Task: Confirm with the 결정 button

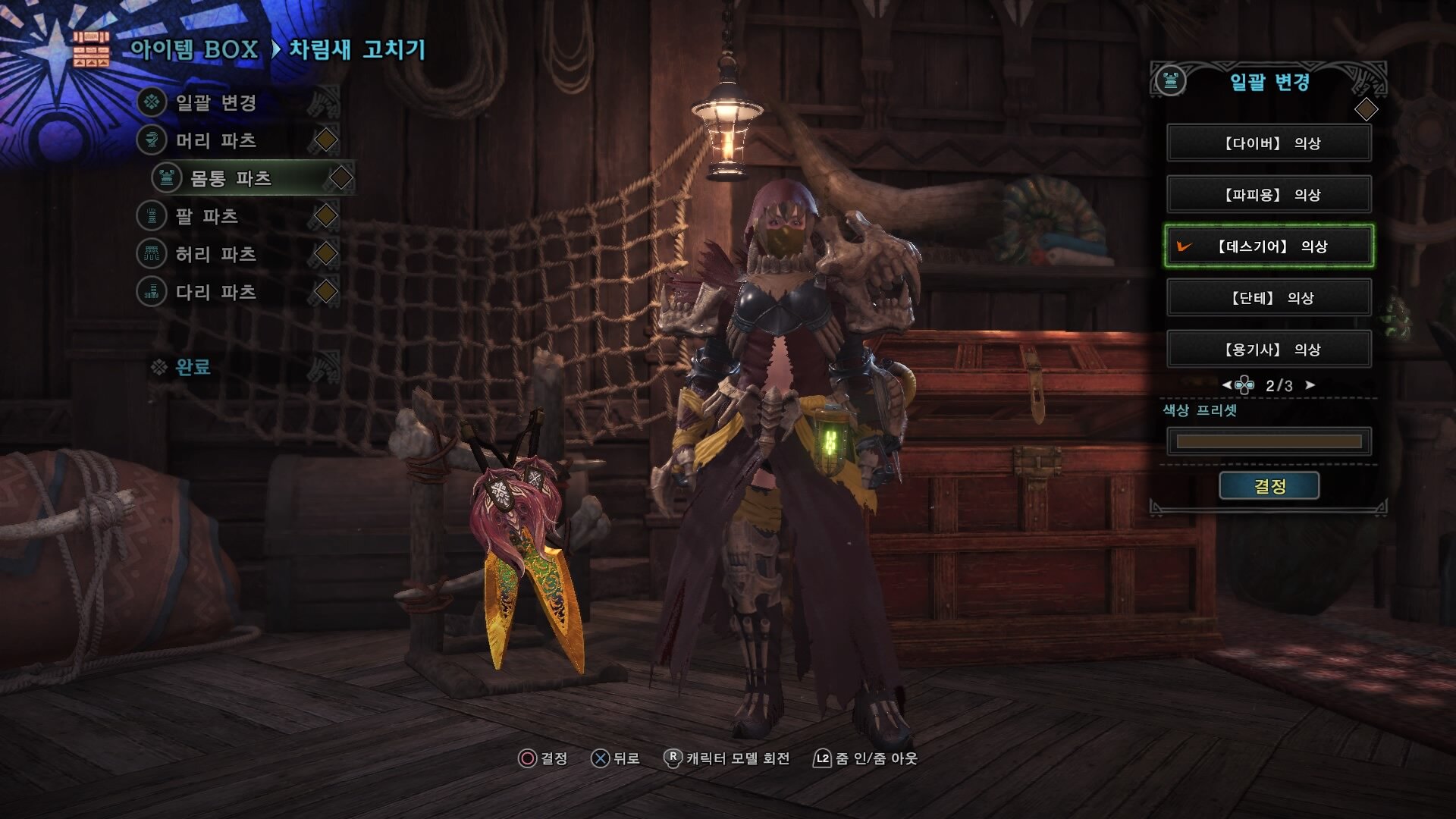Action: pyautogui.click(x=1269, y=486)
